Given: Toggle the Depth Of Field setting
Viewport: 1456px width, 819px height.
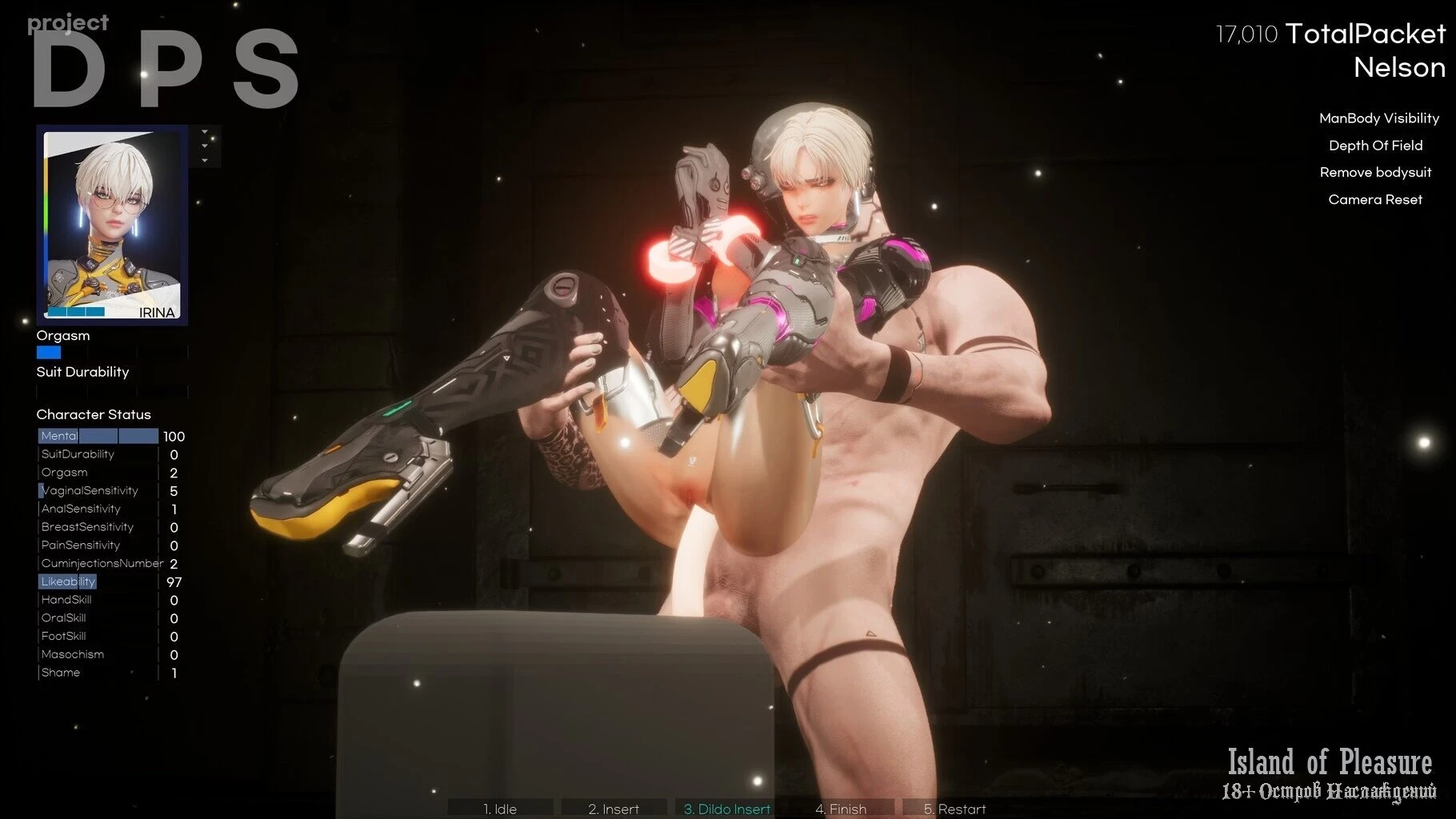Looking at the screenshot, I should (x=1375, y=146).
